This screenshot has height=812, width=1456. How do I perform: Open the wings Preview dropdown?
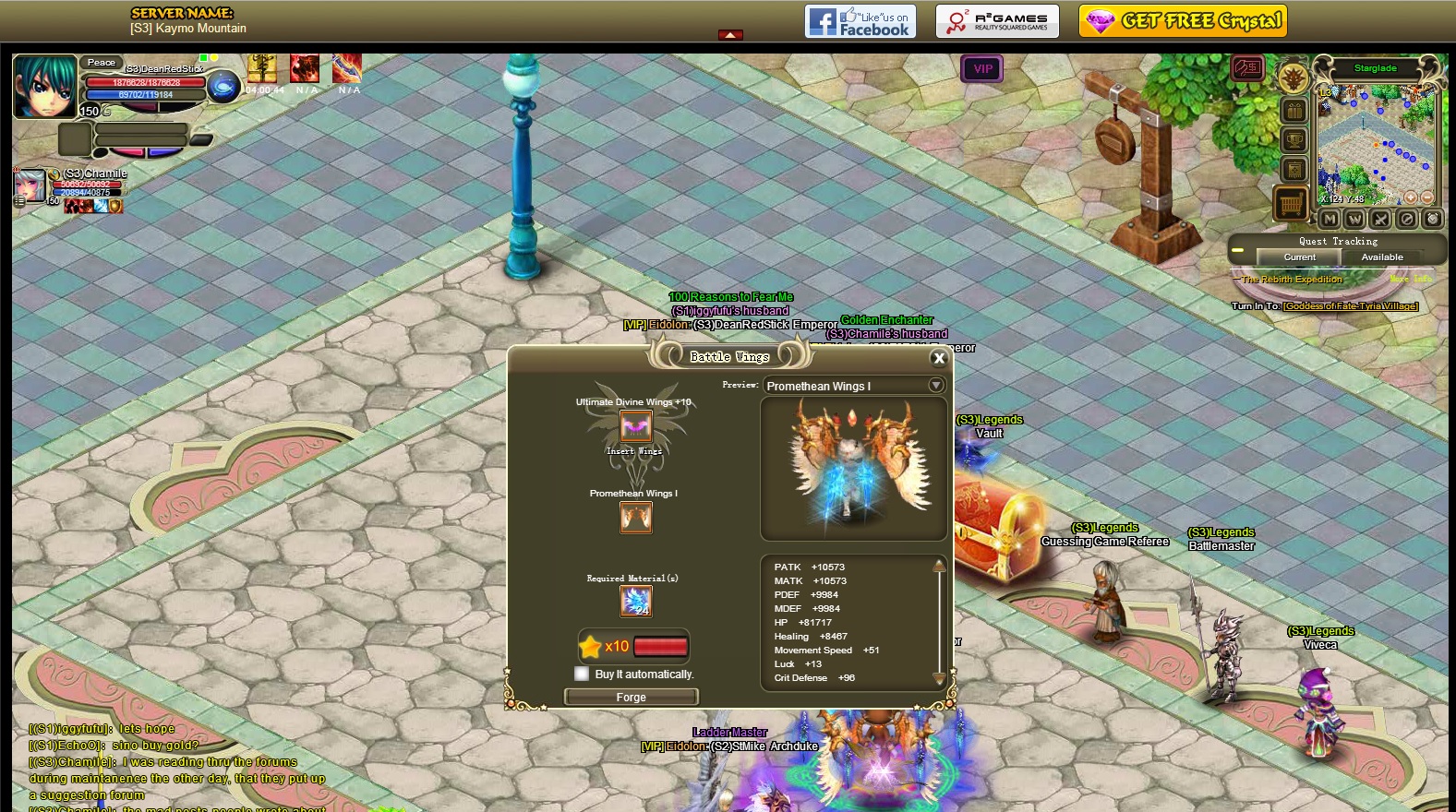[x=936, y=386]
